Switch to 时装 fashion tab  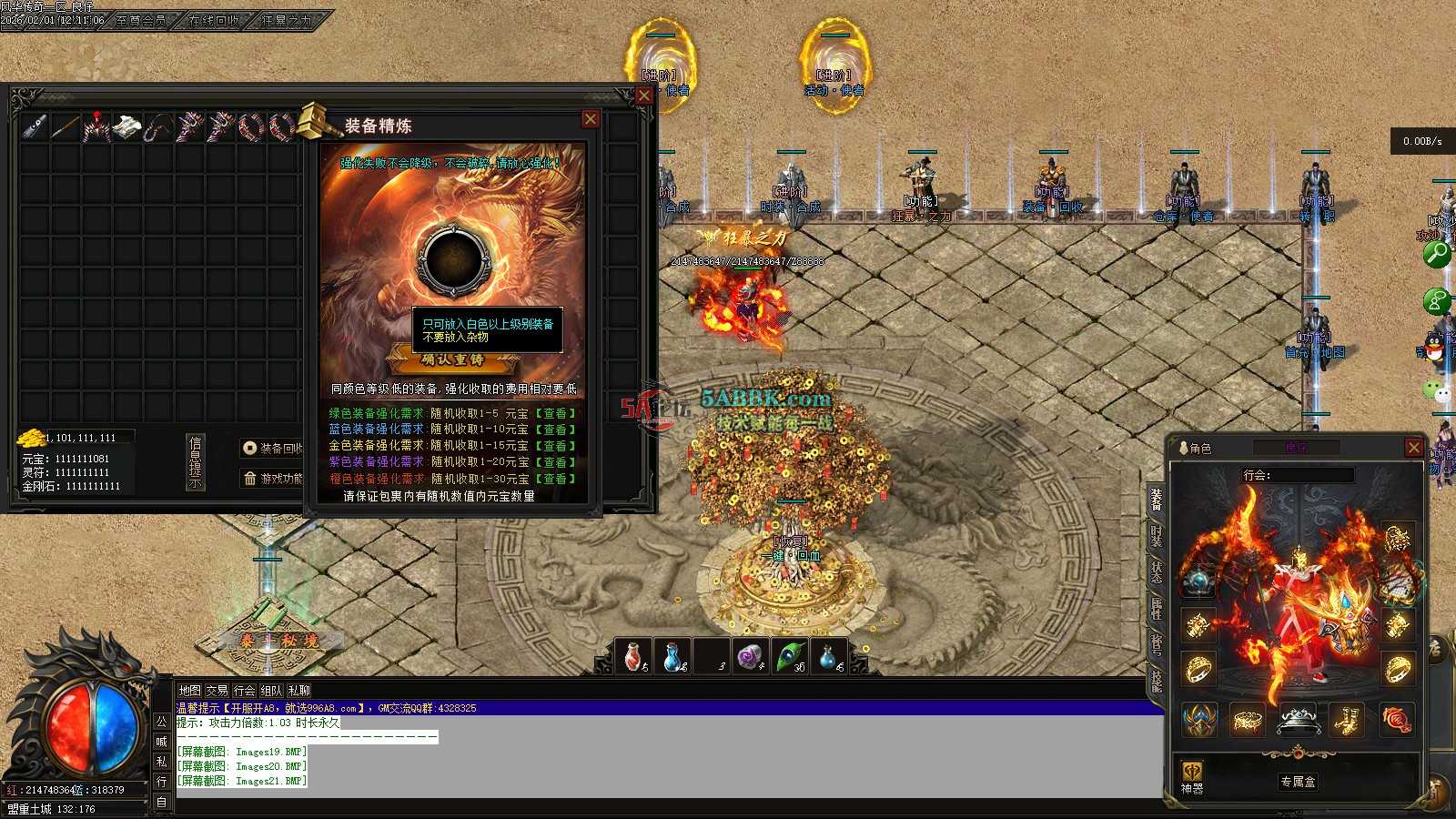(x=1156, y=535)
